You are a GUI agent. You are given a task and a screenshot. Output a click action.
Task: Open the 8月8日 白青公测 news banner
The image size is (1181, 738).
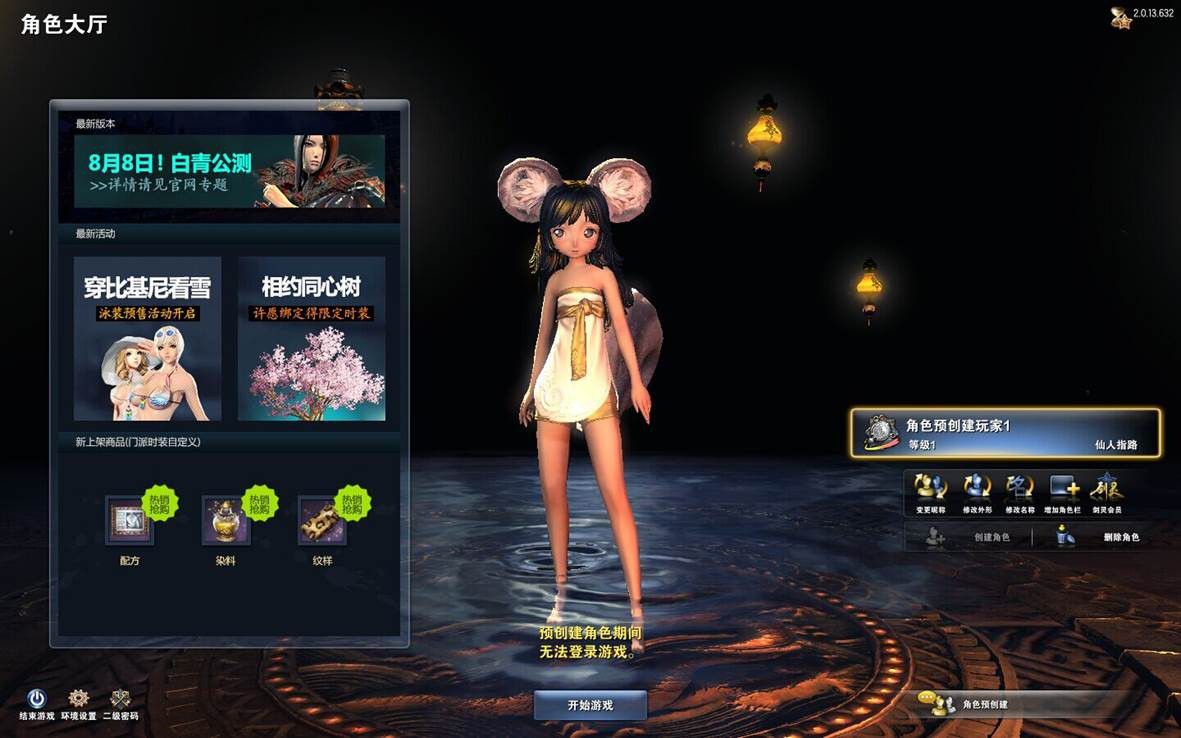coord(229,171)
